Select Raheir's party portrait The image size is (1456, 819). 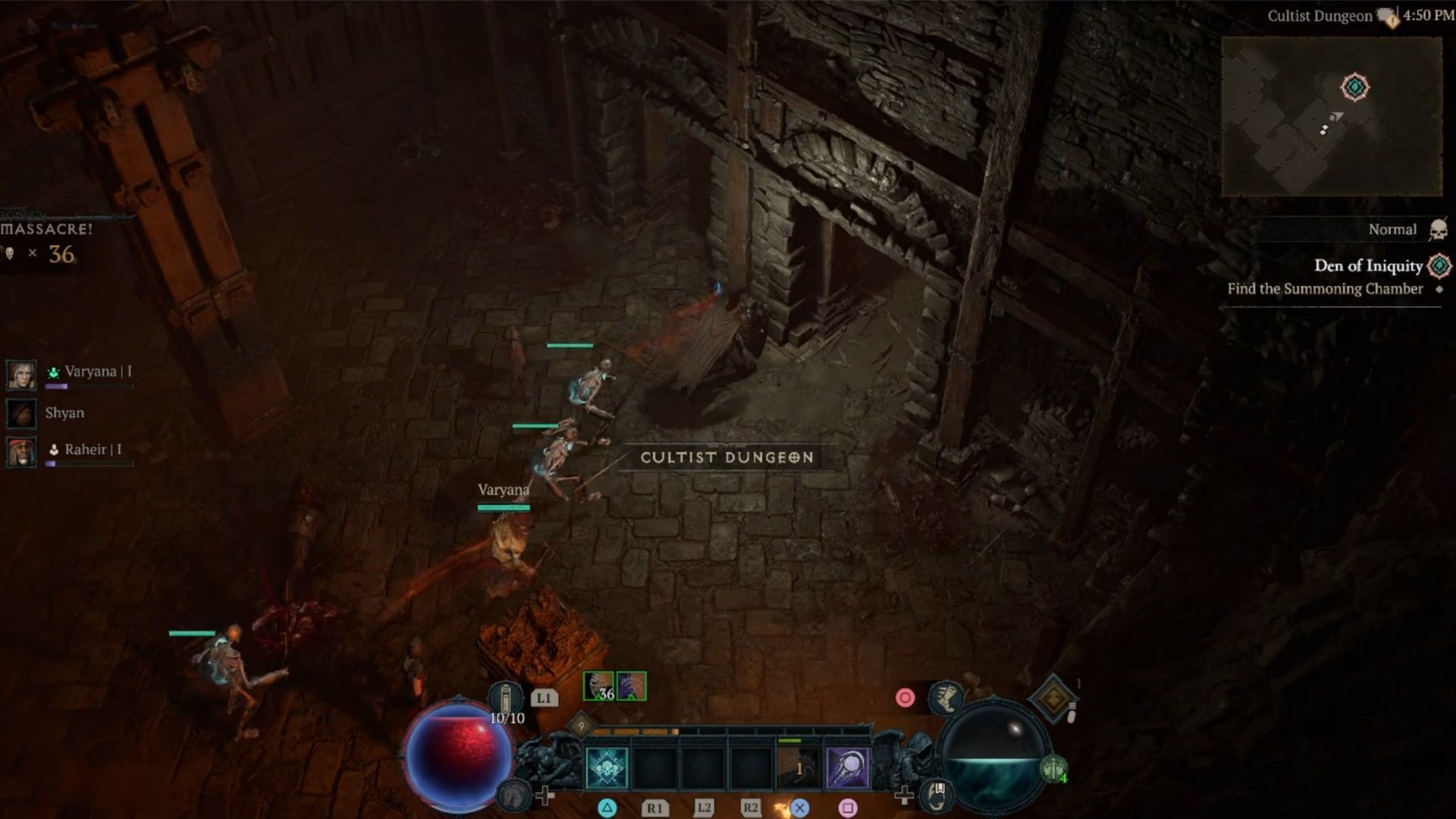coord(21,451)
